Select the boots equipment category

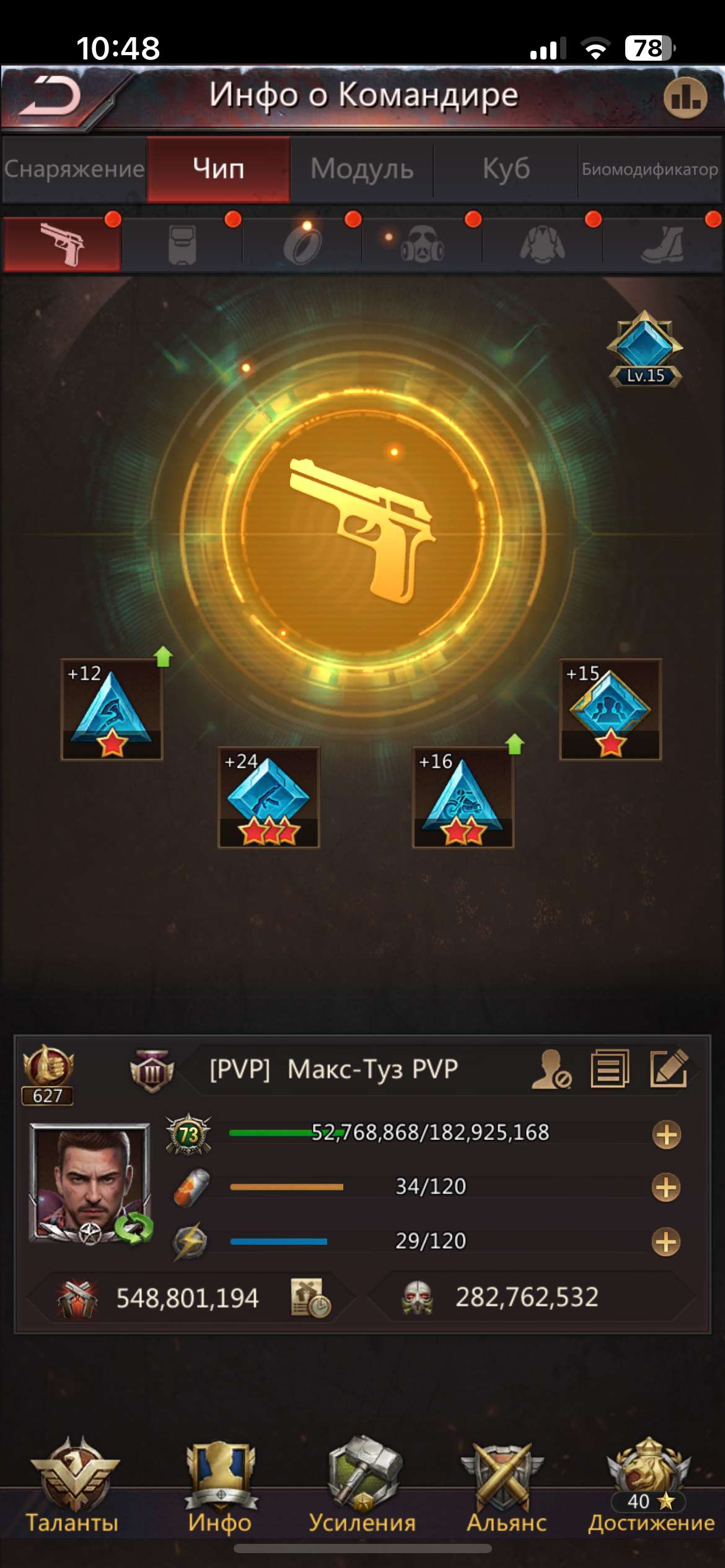point(662,246)
